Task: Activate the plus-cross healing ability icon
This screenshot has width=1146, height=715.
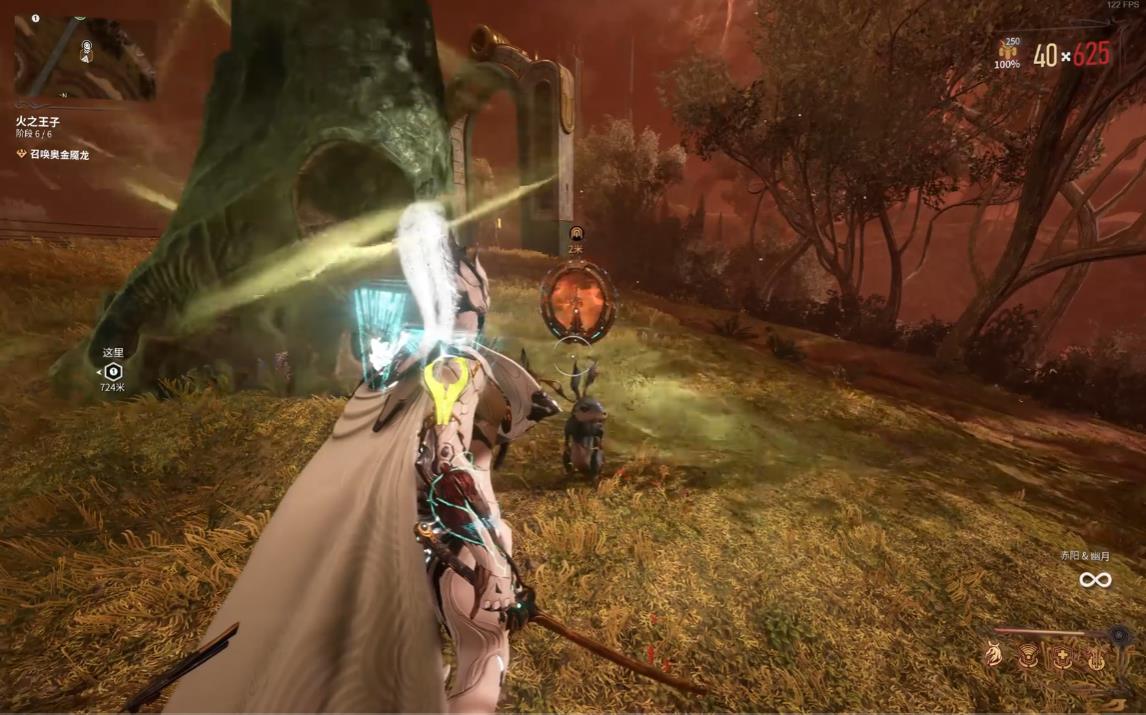Action: (1062, 656)
